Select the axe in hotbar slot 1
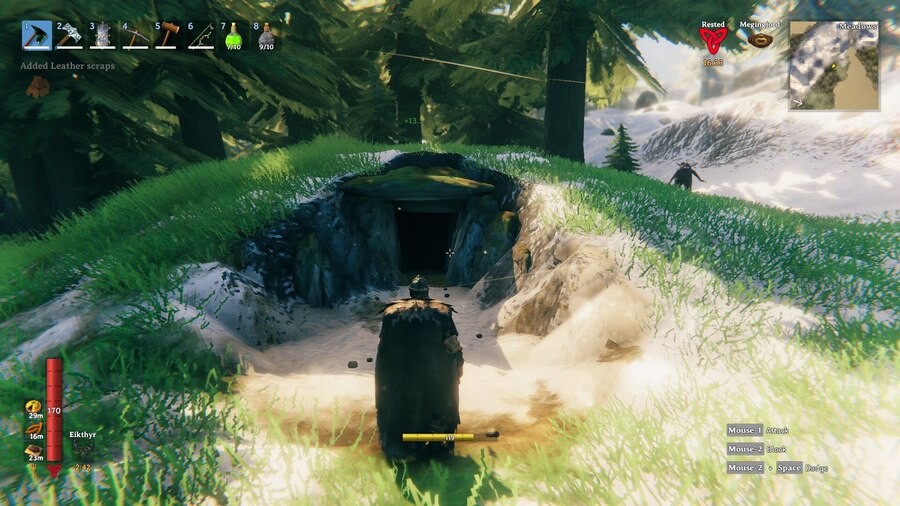 [x=38, y=36]
